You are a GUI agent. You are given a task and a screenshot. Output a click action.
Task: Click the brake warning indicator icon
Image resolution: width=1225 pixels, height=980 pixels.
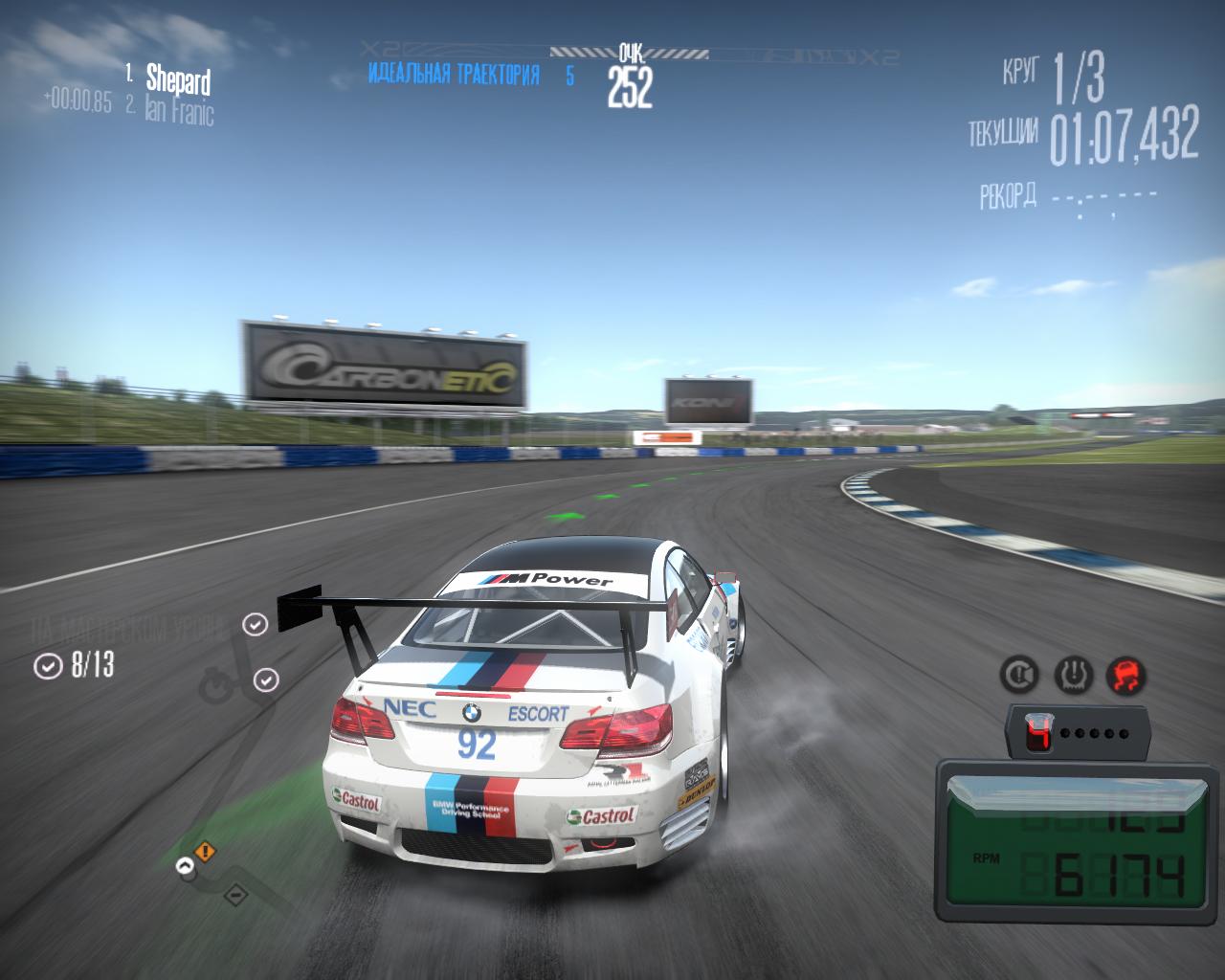tap(1019, 676)
